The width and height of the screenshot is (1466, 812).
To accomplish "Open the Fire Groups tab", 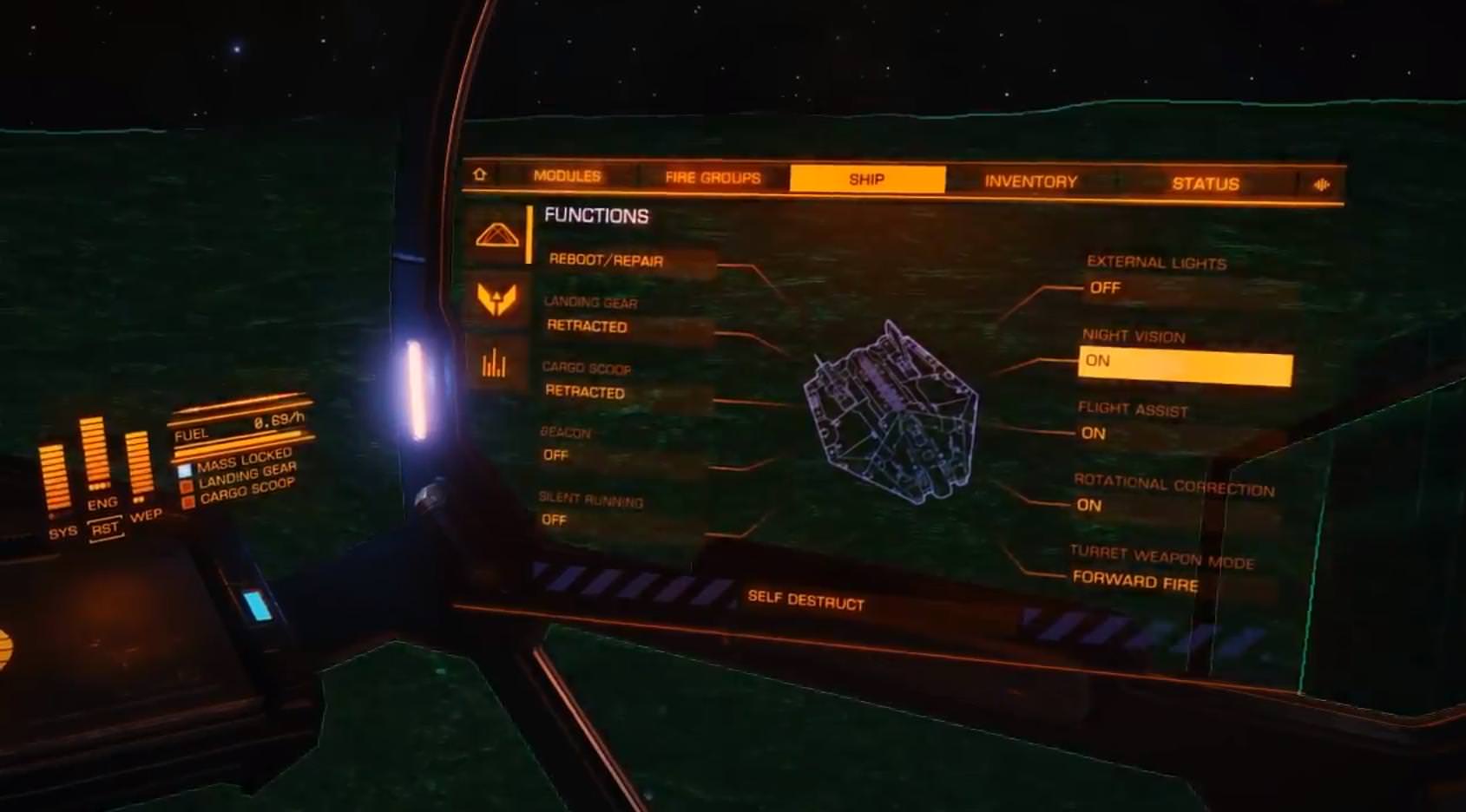I will point(713,178).
